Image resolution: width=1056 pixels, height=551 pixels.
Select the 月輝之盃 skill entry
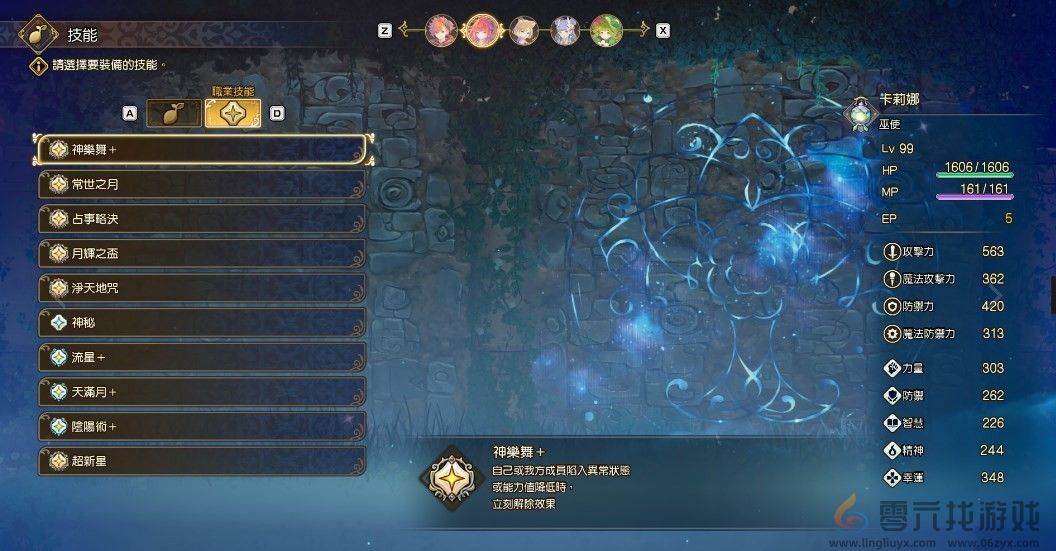point(203,254)
